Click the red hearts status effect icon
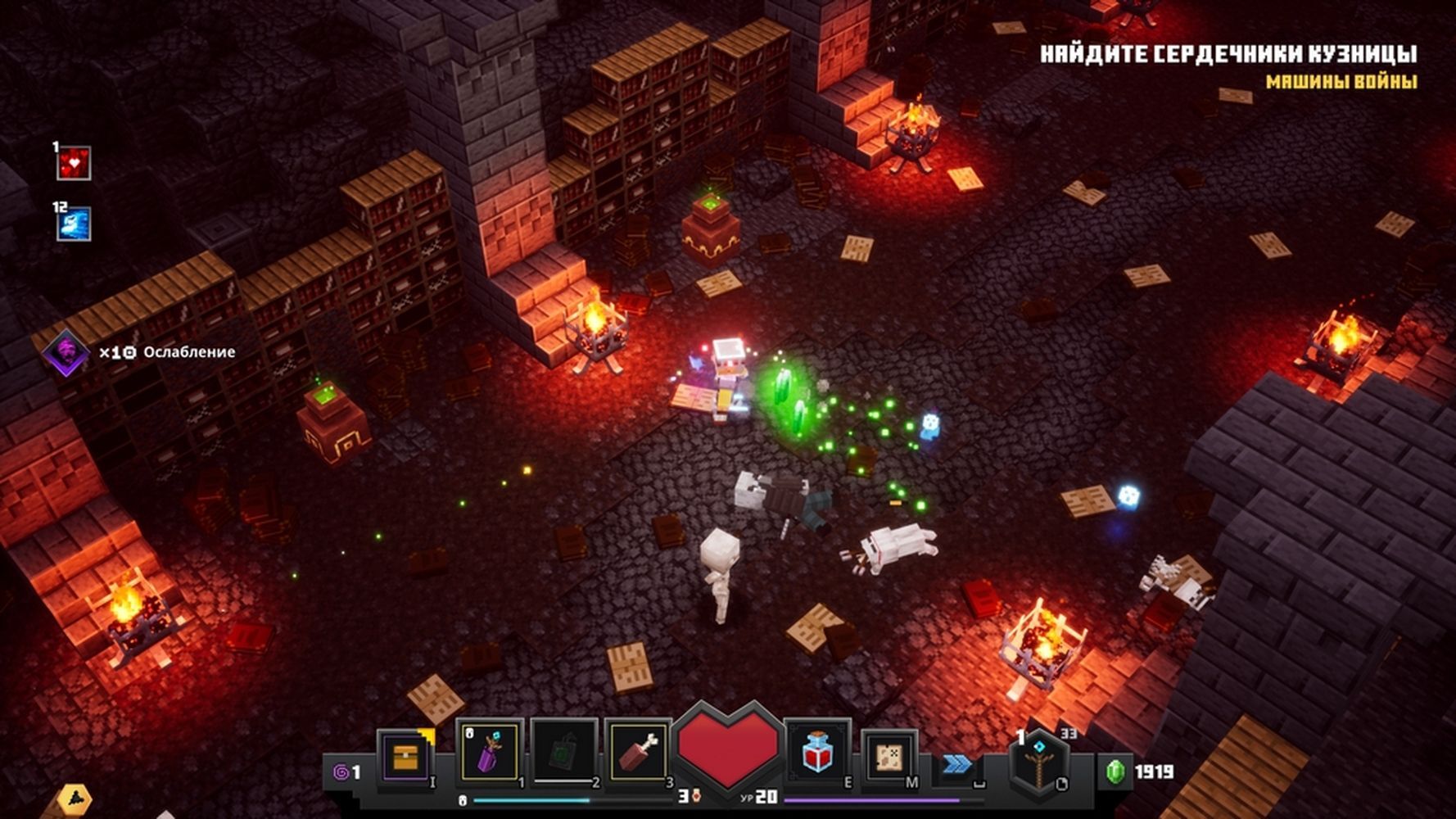The width and height of the screenshot is (1456, 819). point(74,164)
